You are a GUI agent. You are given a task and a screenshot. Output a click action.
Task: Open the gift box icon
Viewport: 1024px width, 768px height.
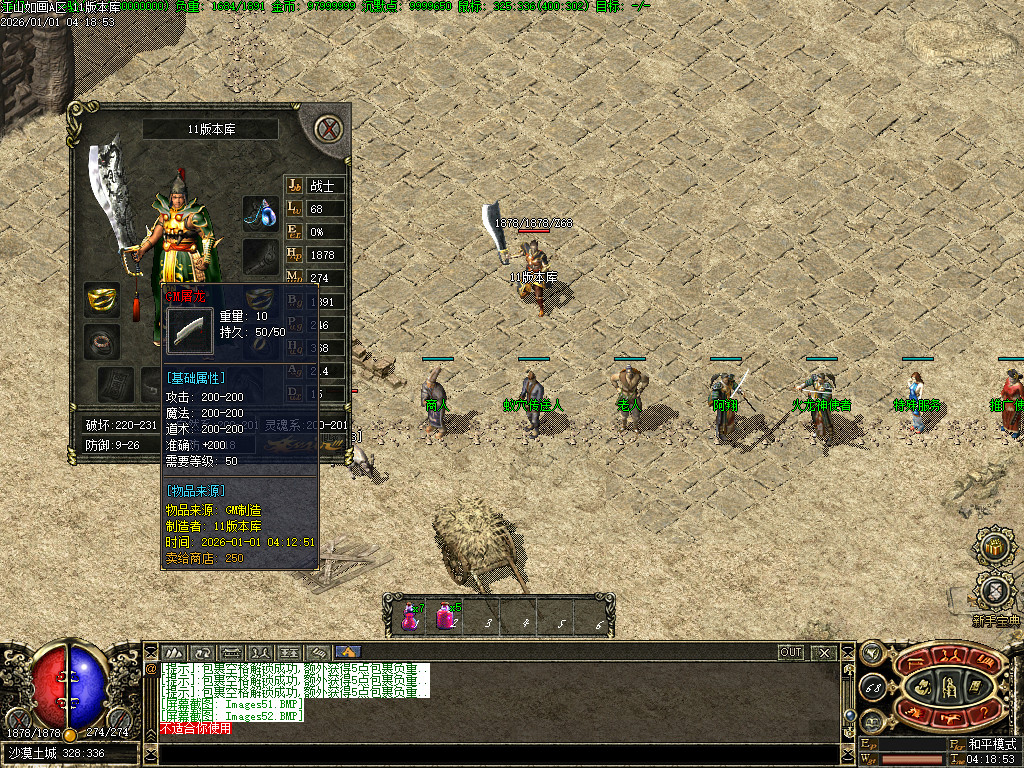[994, 547]
